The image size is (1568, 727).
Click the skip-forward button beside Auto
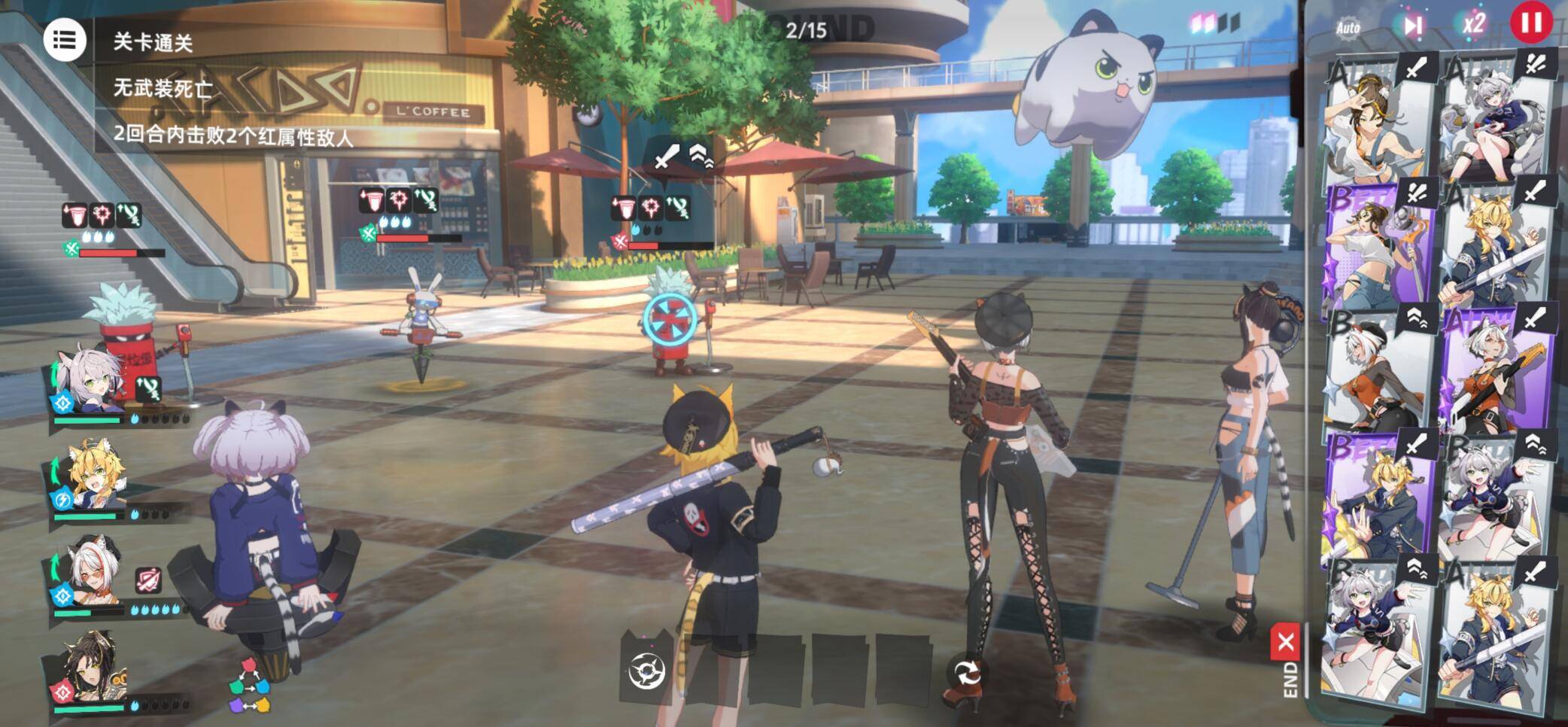click(x=1412, y=26)
